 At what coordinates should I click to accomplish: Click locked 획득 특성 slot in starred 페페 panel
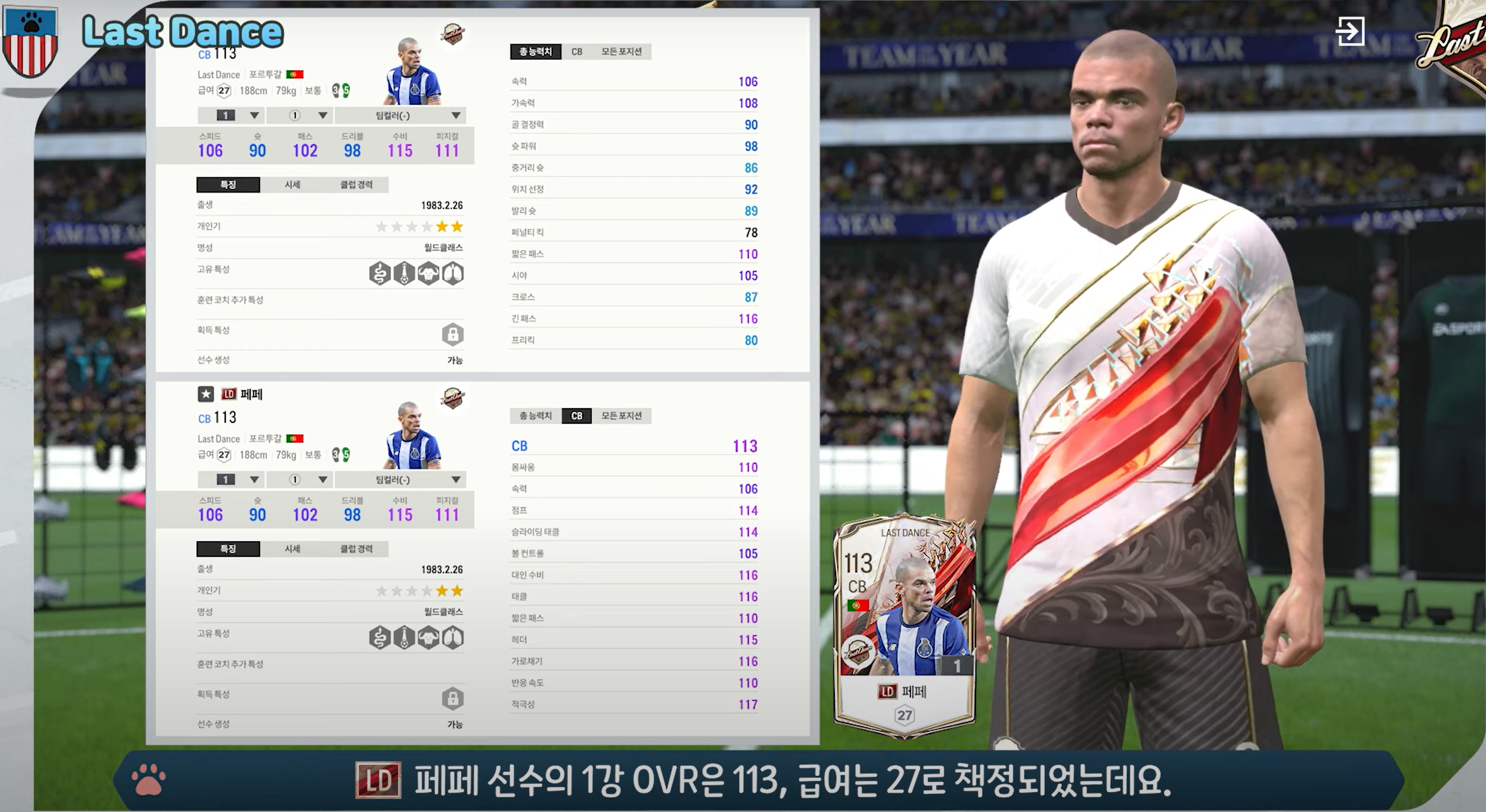point(452,698)
